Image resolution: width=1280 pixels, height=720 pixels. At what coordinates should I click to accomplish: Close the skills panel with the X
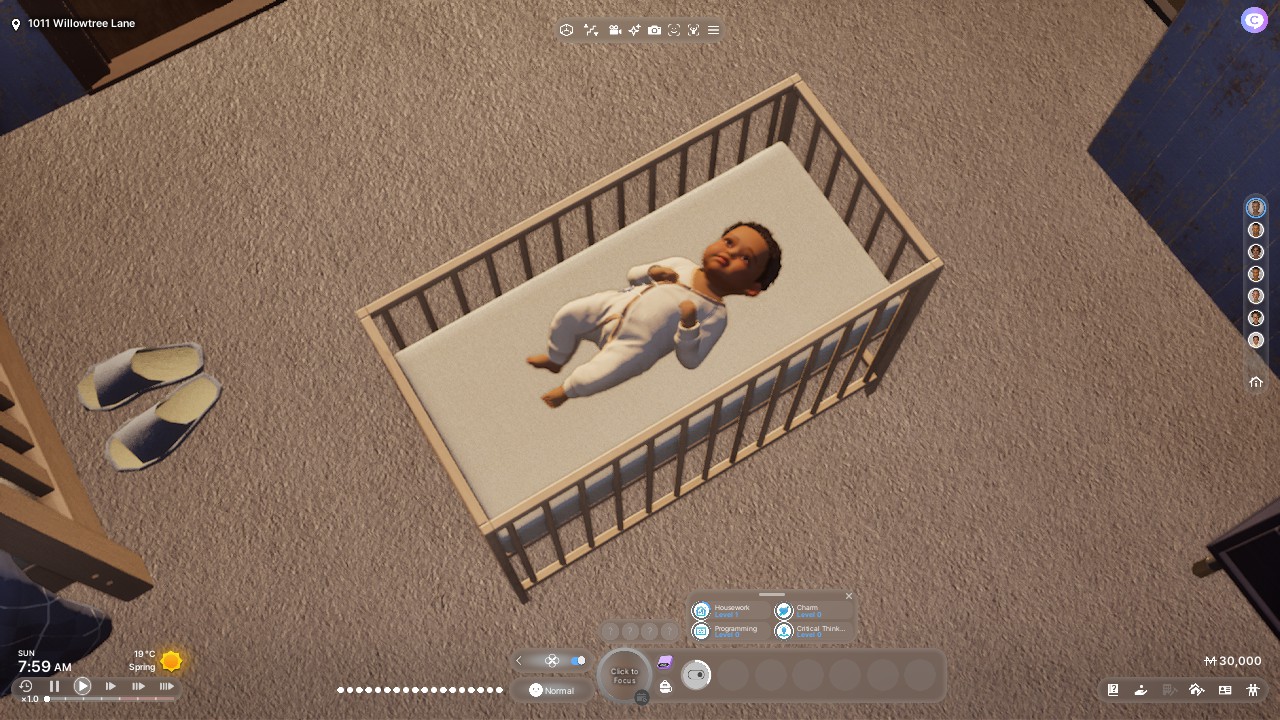click(x=848, y=595)
